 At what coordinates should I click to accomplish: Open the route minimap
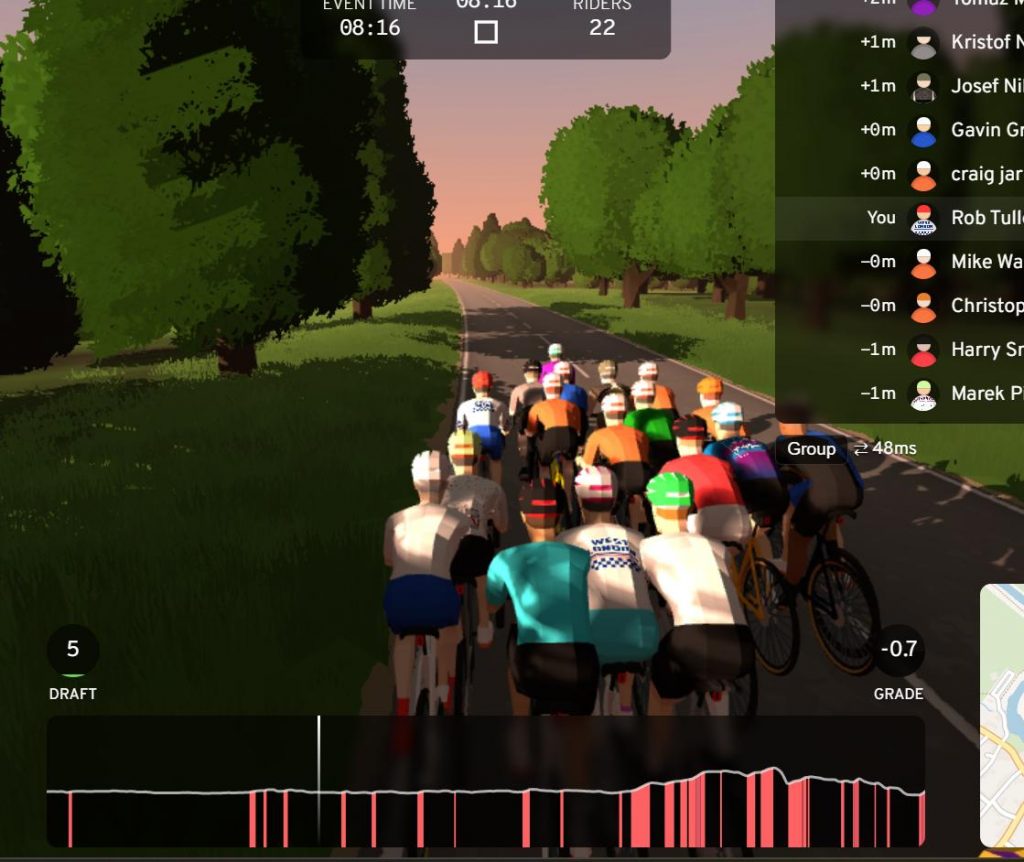point(1002,716)
